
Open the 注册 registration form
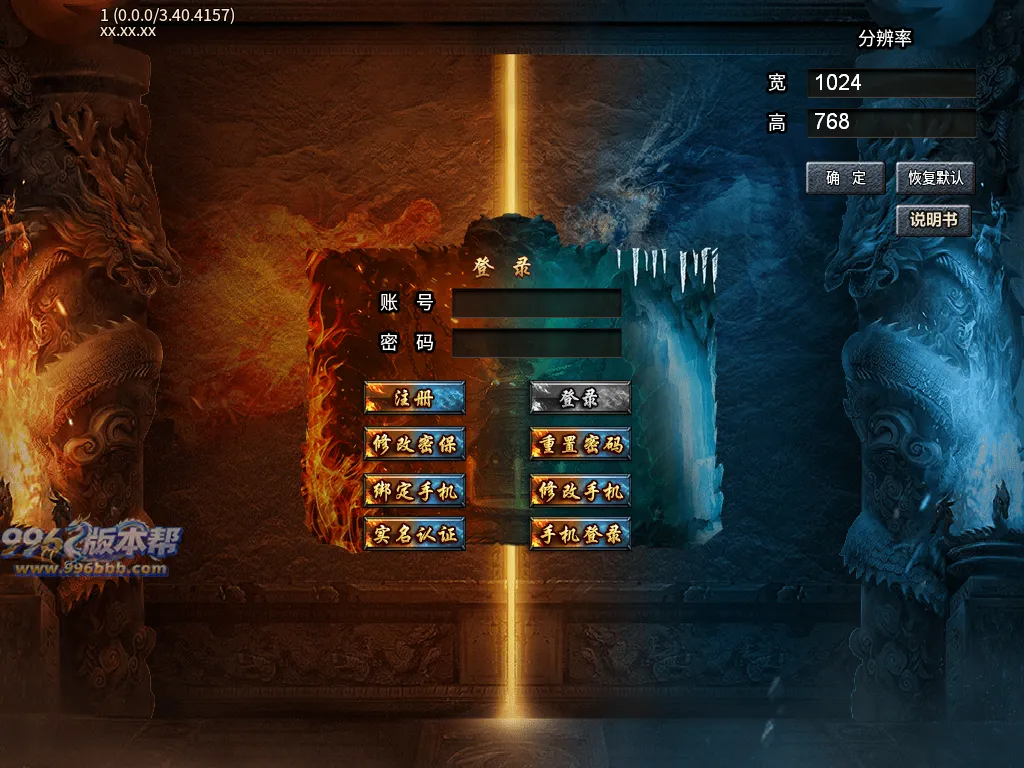414,397
